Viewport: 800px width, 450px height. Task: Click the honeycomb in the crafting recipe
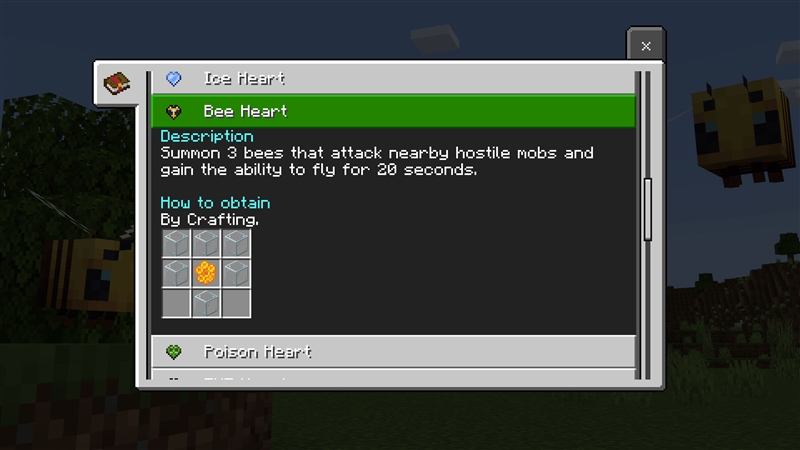(206, 272)
